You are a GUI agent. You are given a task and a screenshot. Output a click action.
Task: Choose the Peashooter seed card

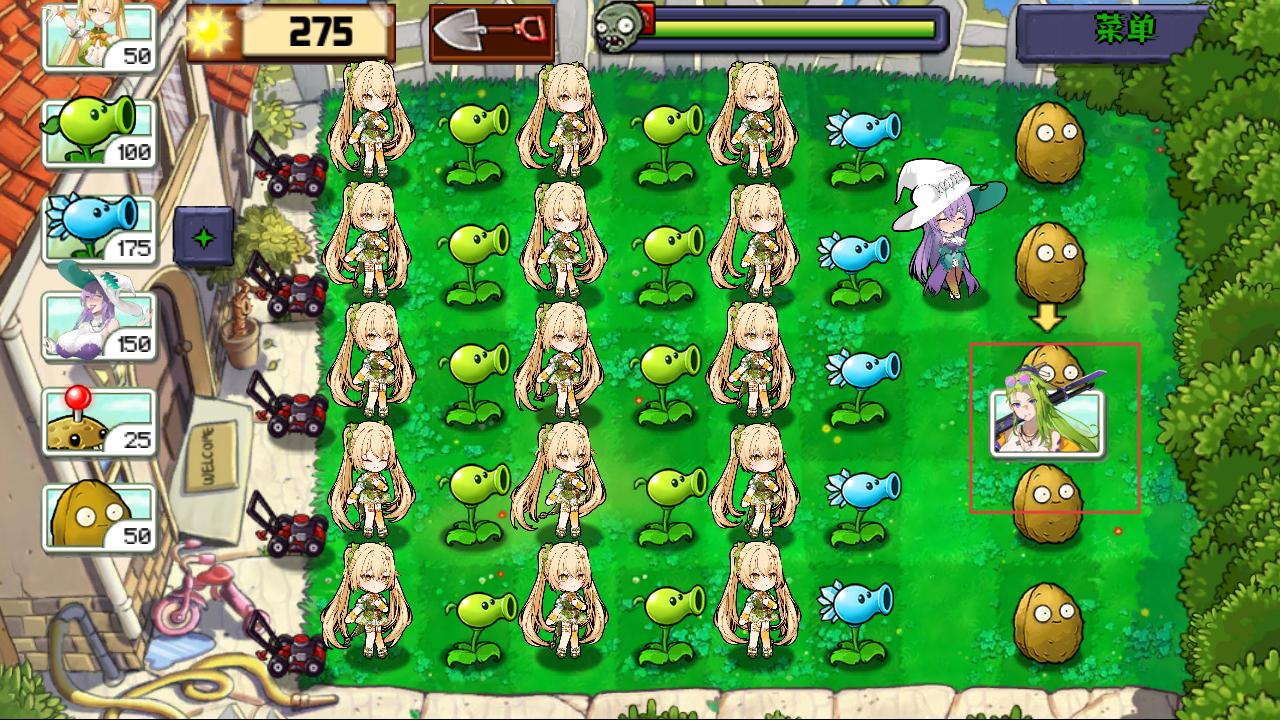pyautogui.click(x=99, y=132)
